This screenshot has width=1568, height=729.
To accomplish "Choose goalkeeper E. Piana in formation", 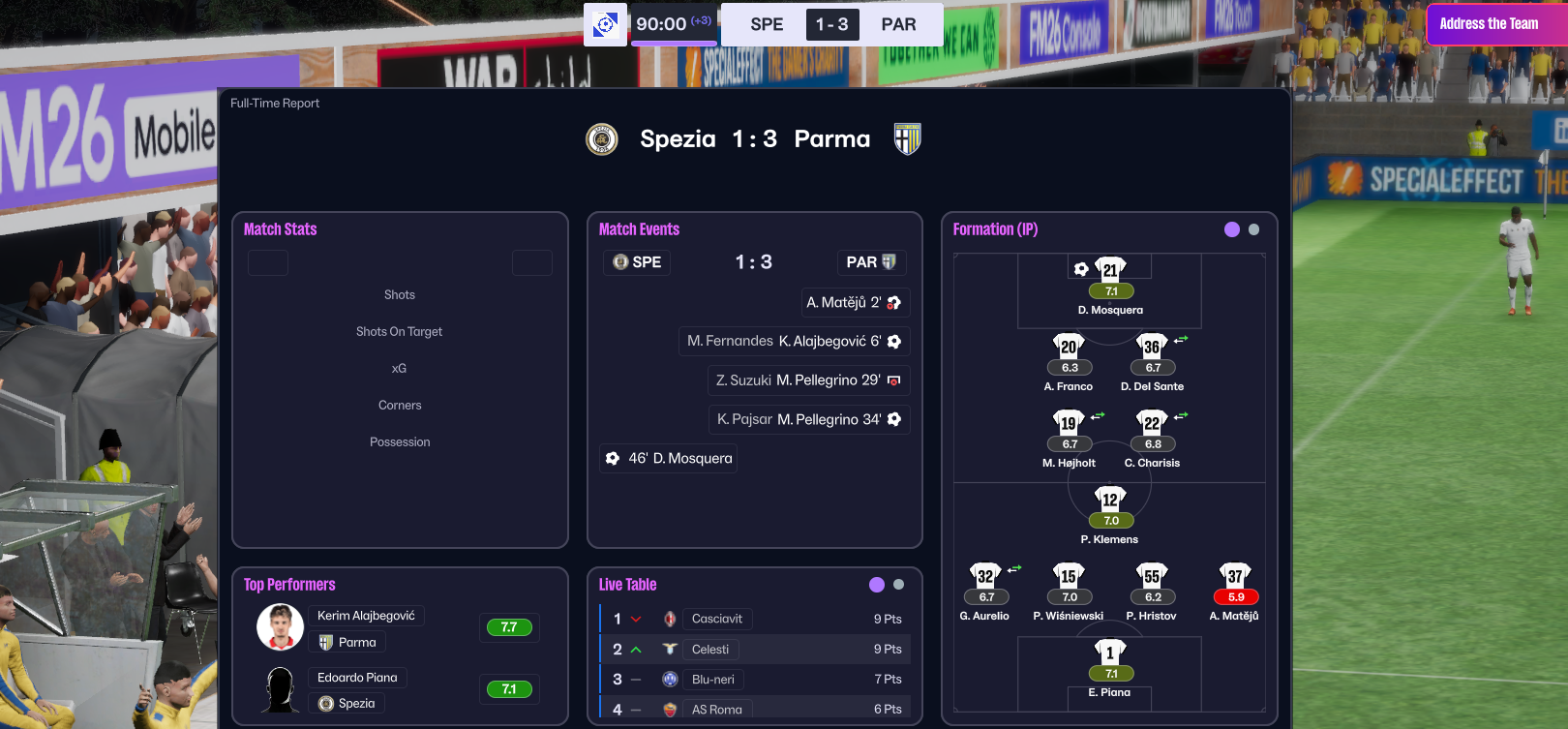I will tap(1110, 653).
